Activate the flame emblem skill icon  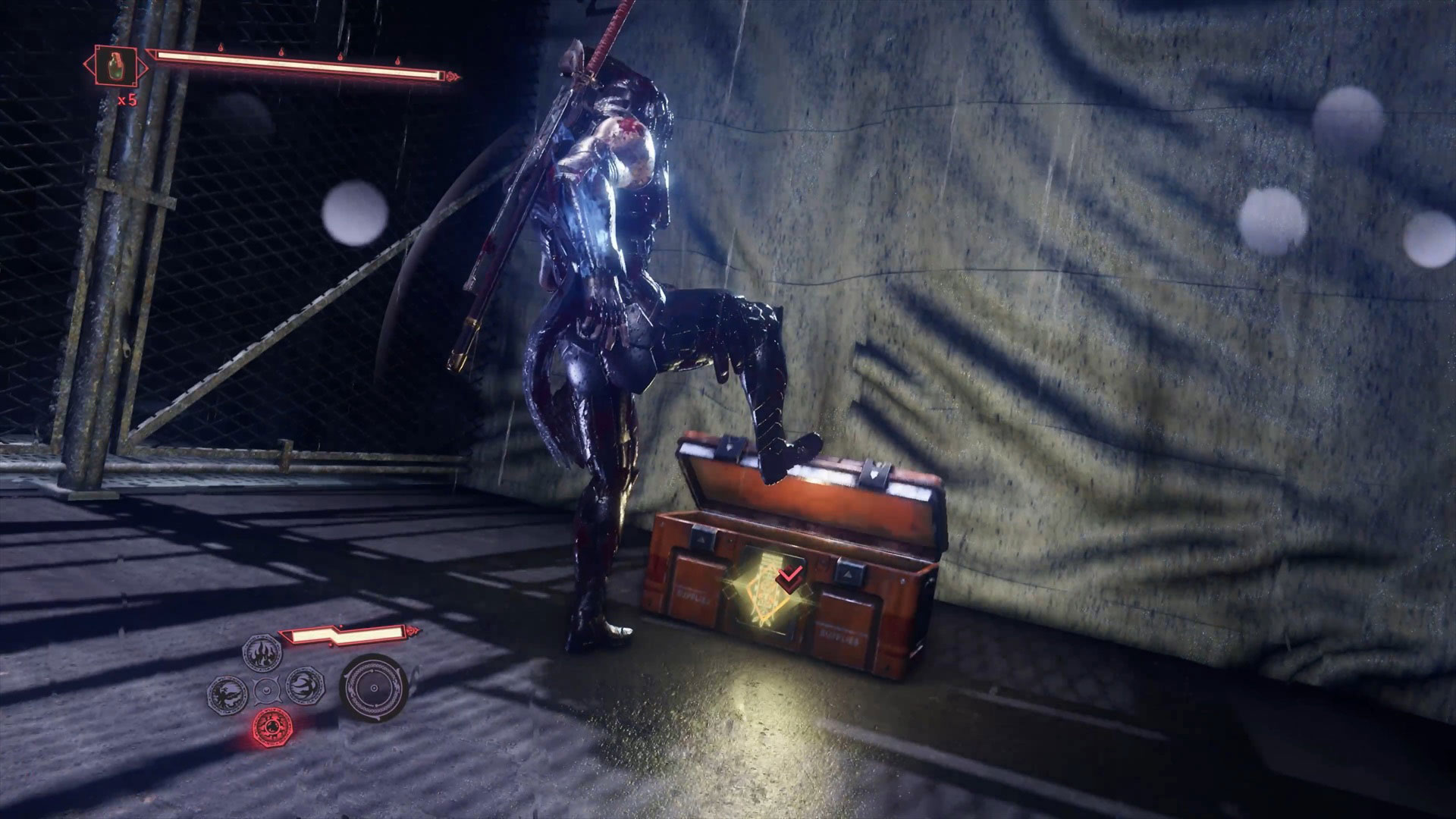[x=262, y=651]
